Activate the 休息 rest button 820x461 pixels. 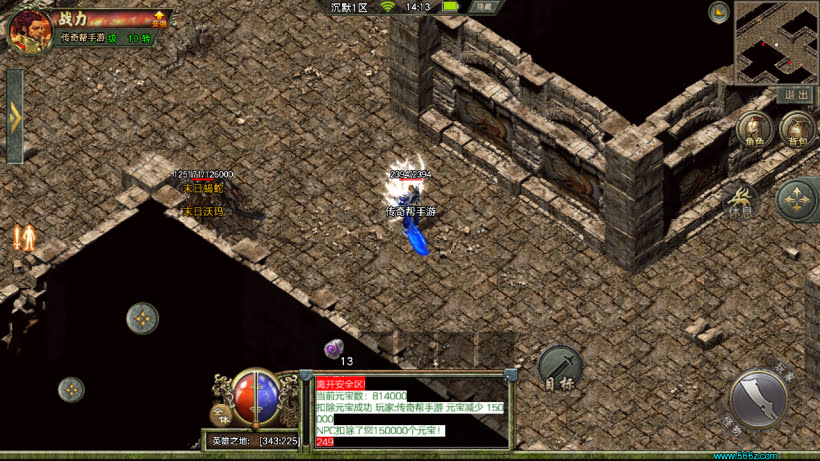[x=741, y=201]
